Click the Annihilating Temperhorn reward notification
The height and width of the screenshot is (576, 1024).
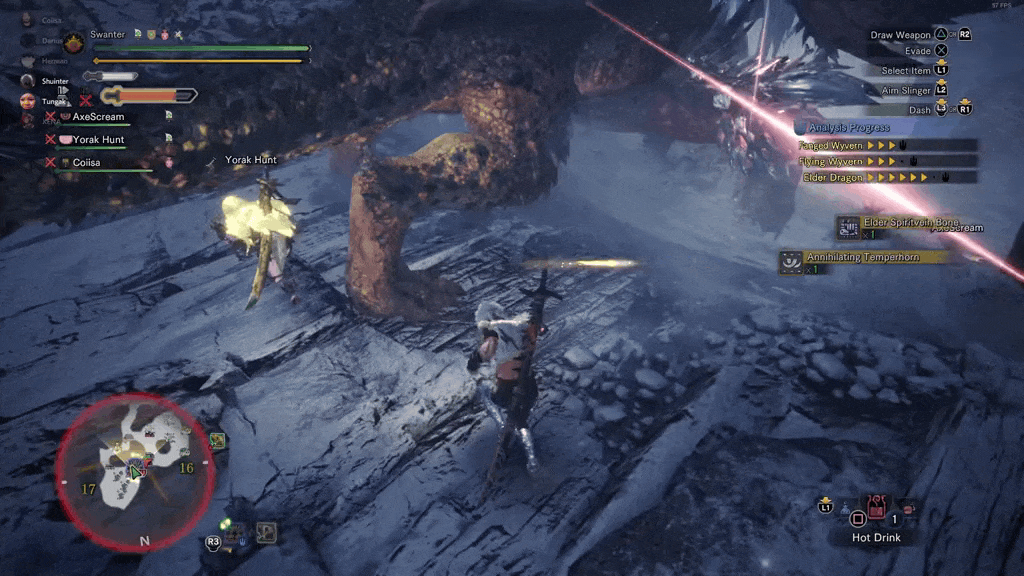pyautogui.click(x=865, y=258)
